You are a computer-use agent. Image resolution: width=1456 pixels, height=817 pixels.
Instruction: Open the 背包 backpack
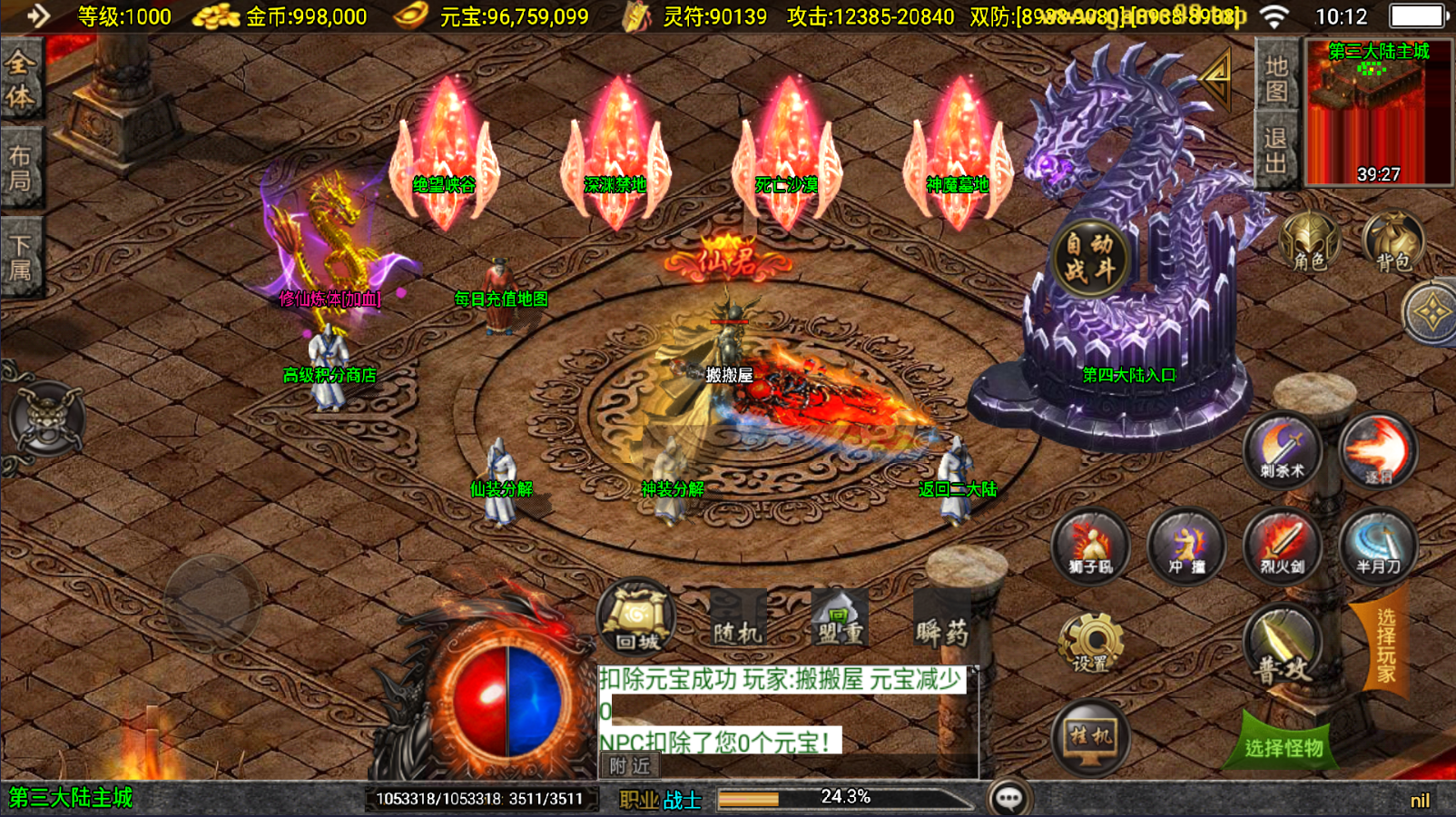click(1392, 243)
